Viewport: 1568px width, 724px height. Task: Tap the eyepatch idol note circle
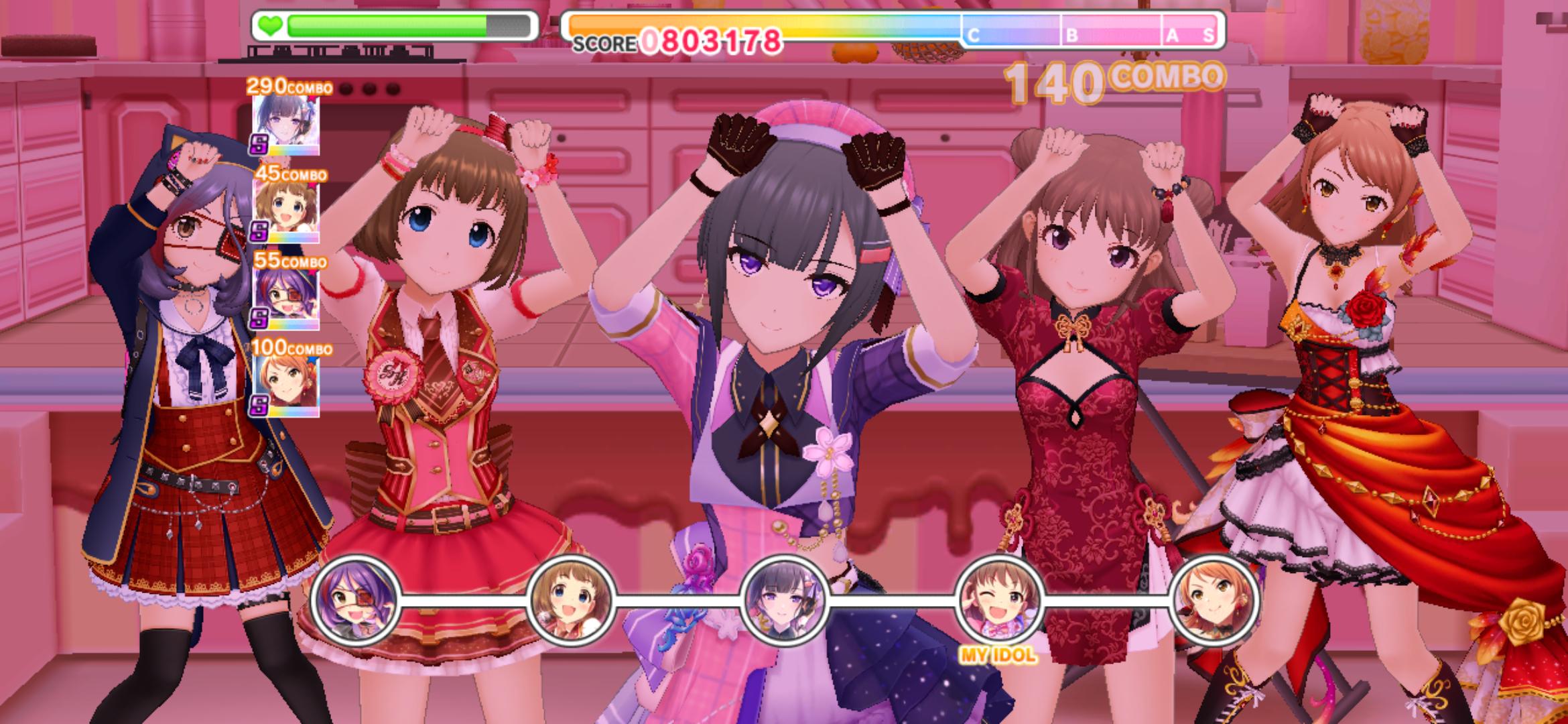coord(356,599)
